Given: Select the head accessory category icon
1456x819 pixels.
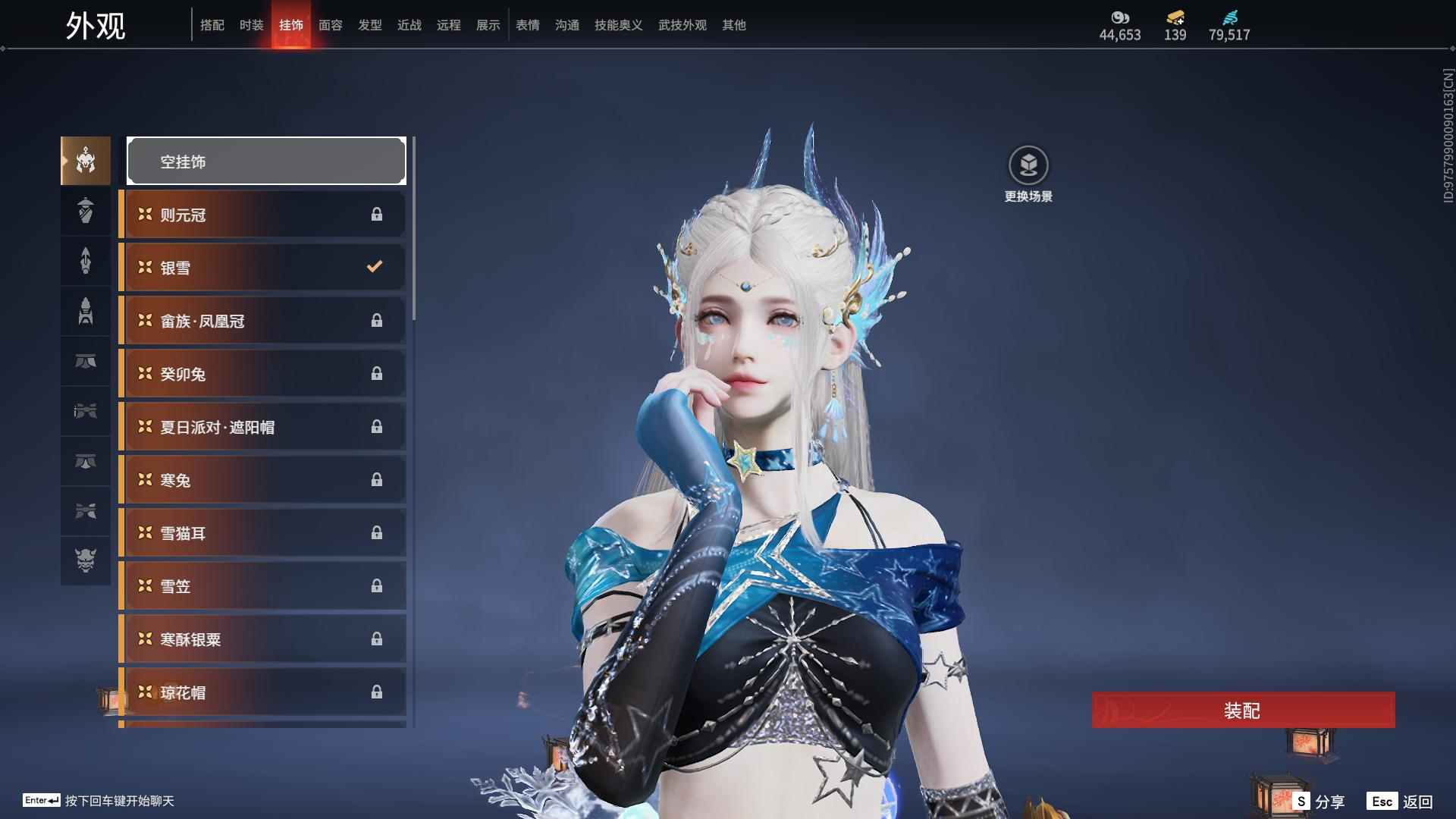Looking at the screenshot, I should (x=86, y=161).
